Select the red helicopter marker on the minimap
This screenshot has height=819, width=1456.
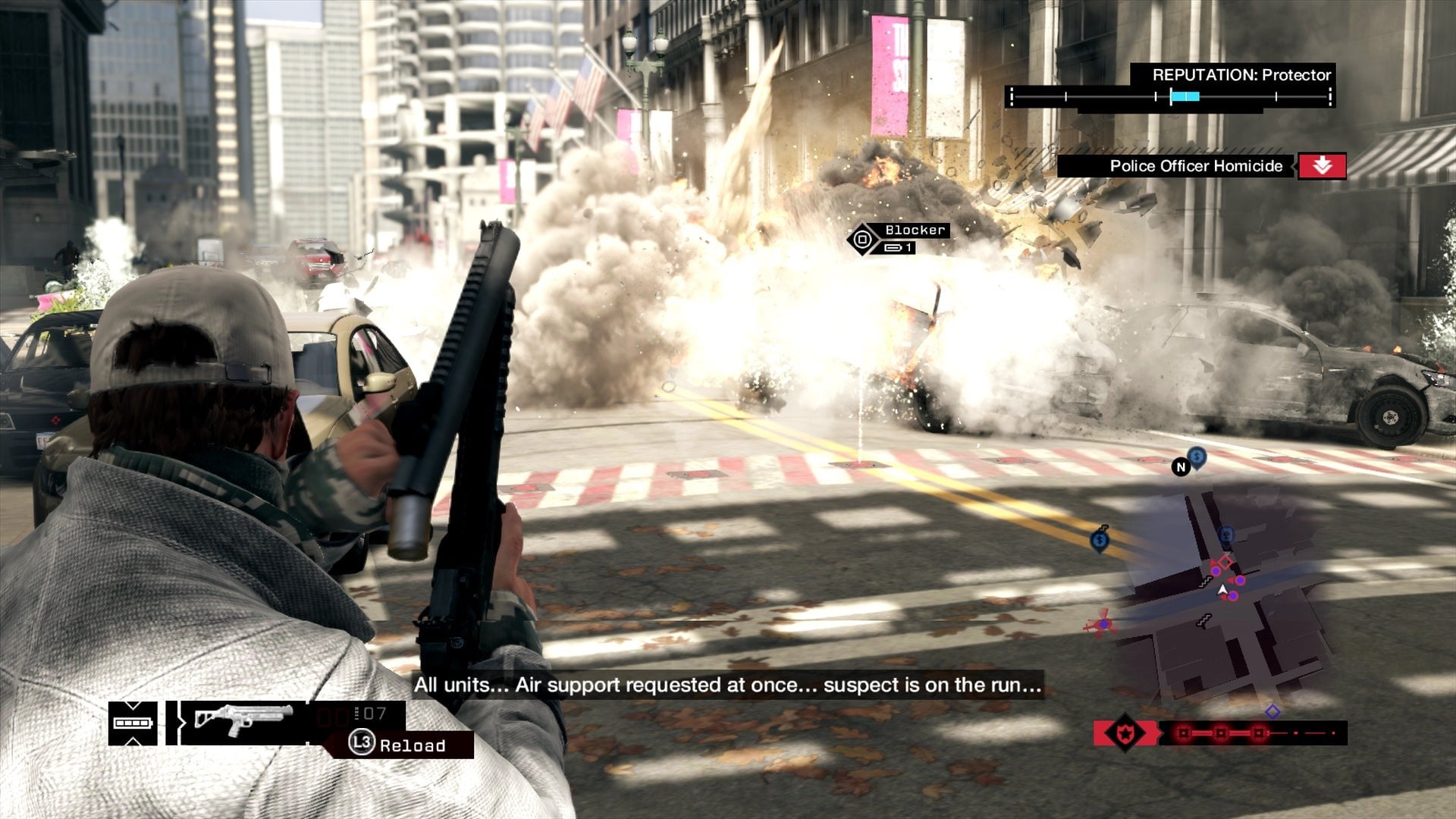coord(1100,625)
